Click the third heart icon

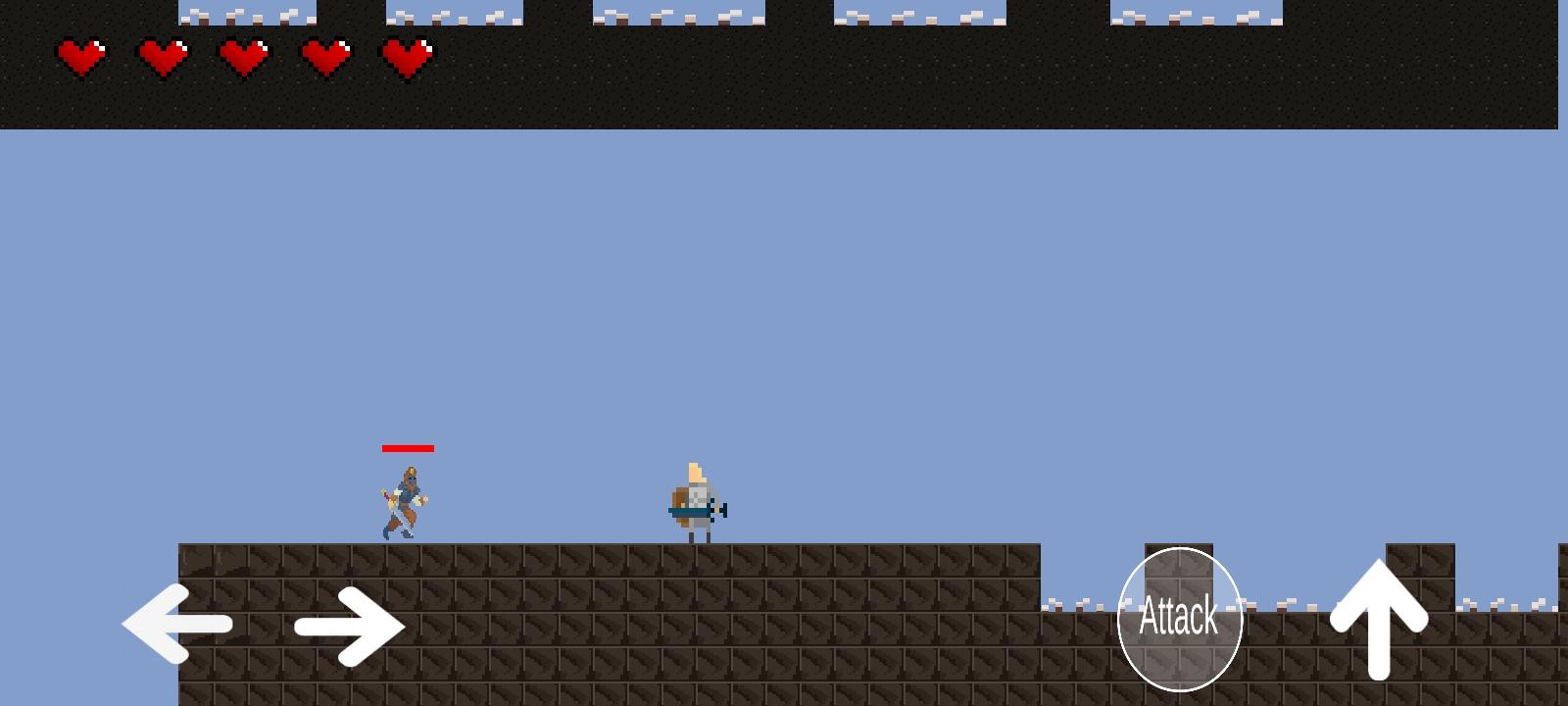tap(243, 56)
